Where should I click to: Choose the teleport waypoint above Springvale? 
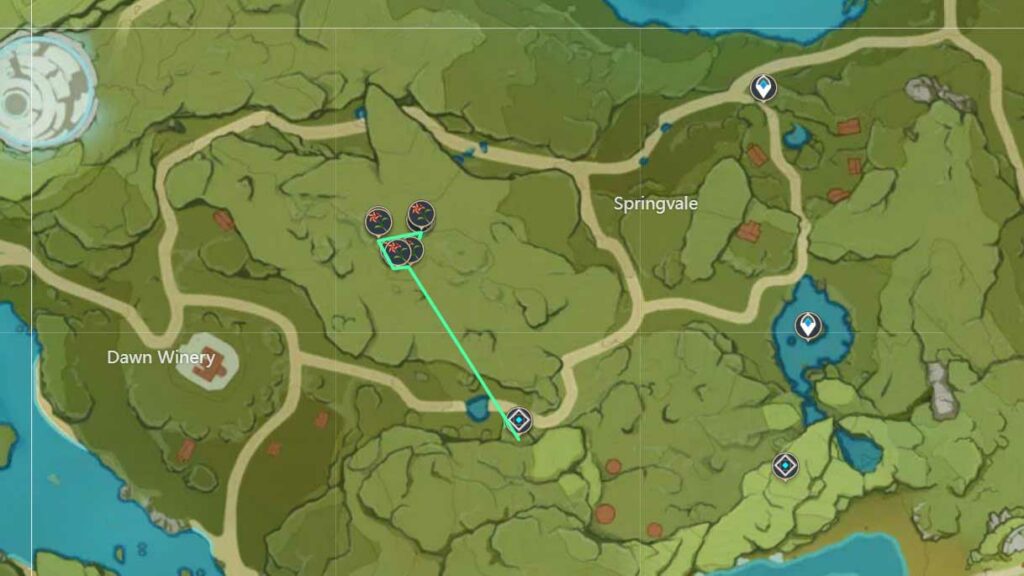pos(764,88)
